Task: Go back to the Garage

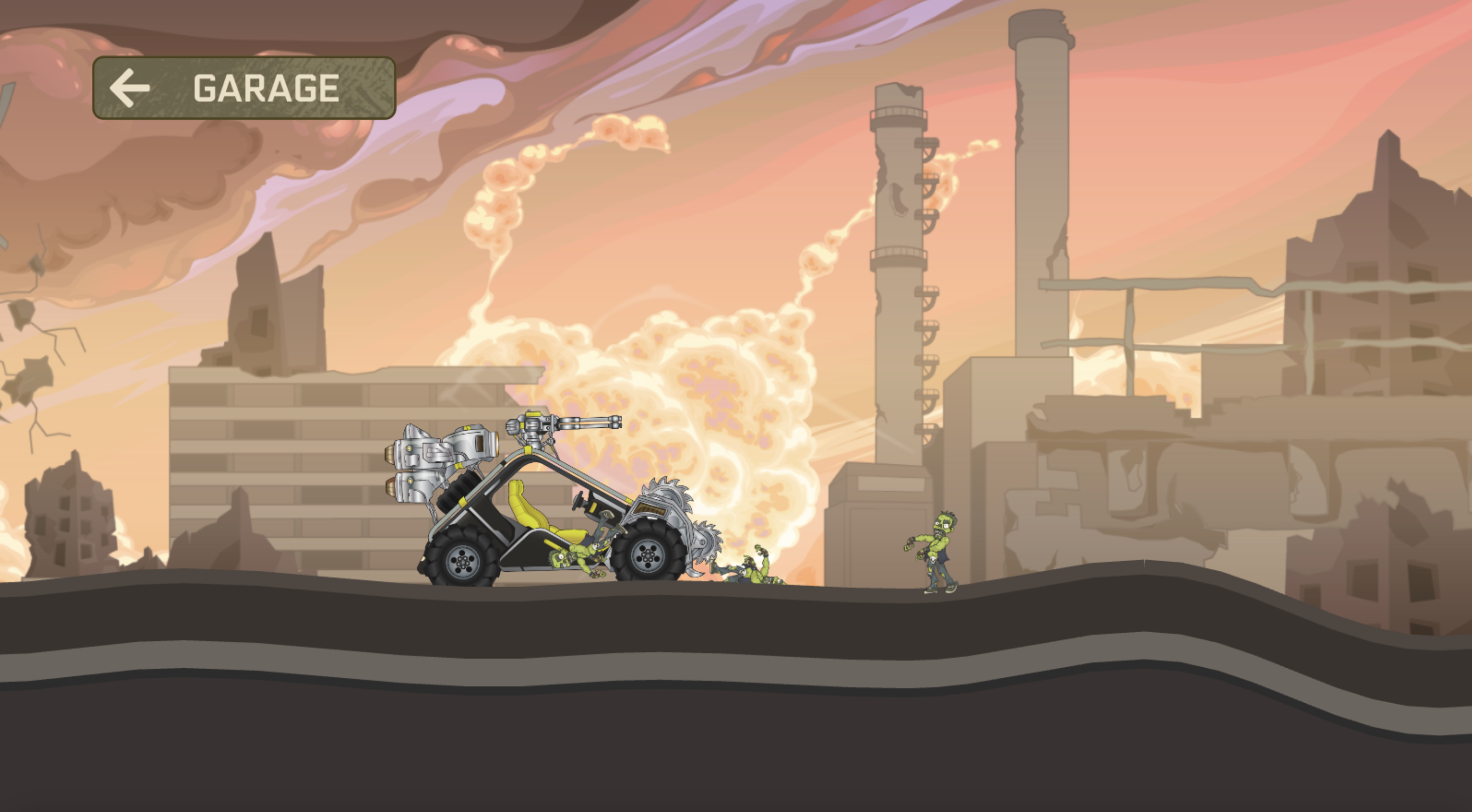Action: (x=244, y=88)
